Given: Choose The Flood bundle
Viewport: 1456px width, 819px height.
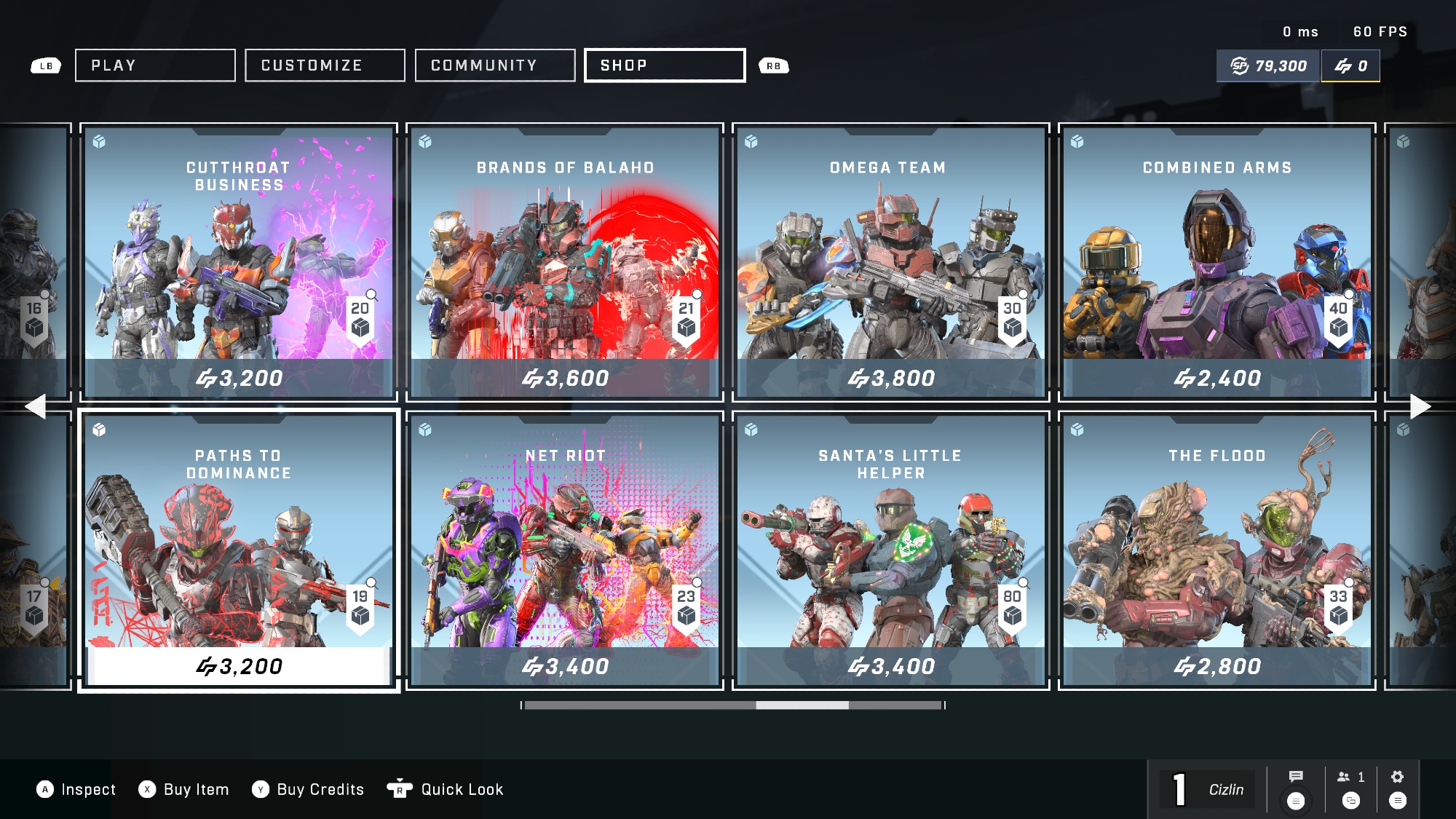Looking at the screenshot, I should [x=1216, y=550].
